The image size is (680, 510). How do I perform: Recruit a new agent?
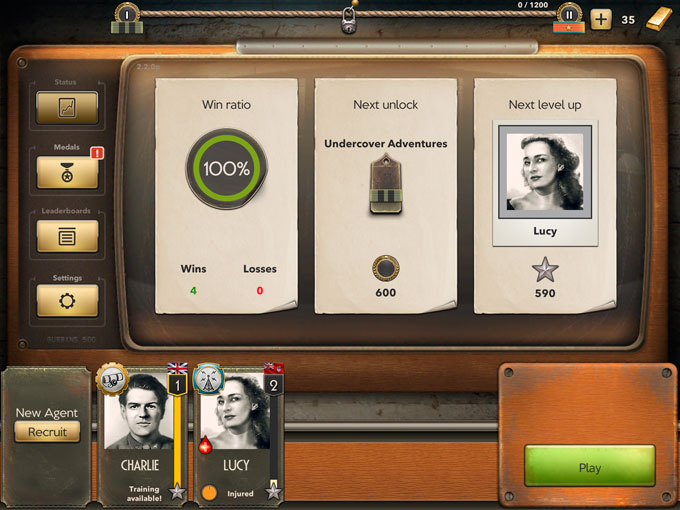click(47, 432)
